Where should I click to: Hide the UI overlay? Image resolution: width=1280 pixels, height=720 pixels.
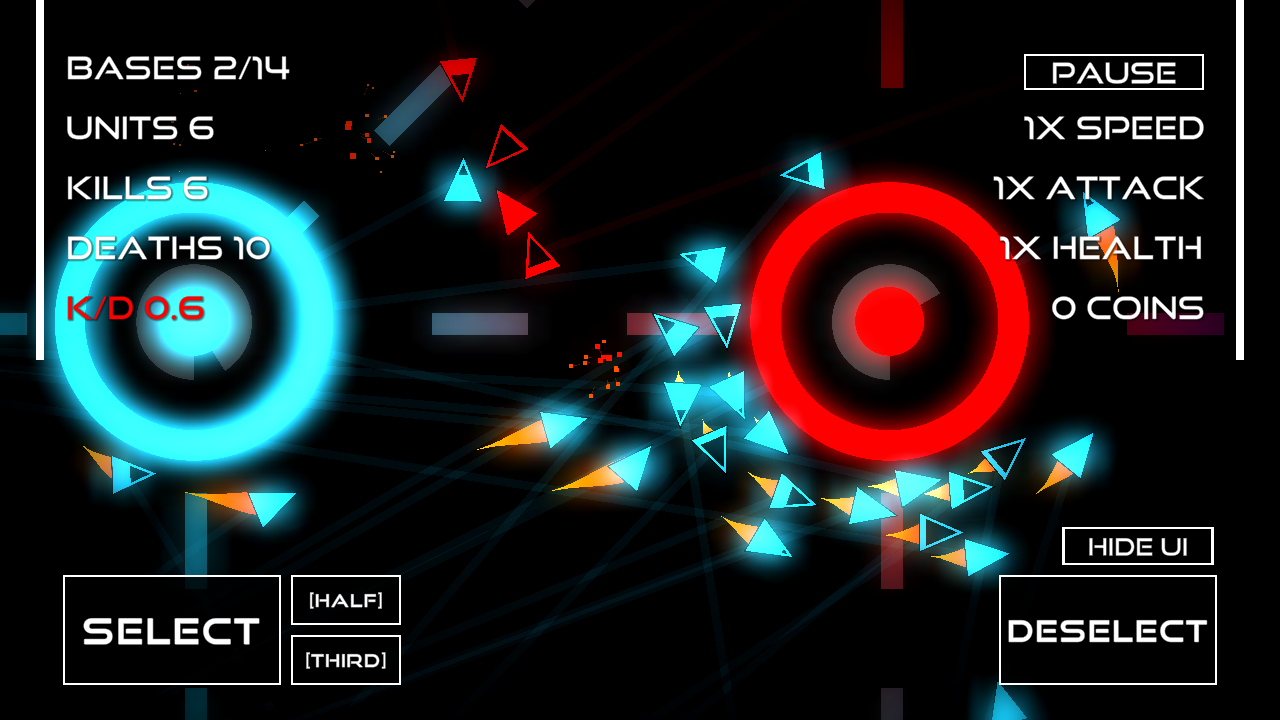[x=1137, y=546]
